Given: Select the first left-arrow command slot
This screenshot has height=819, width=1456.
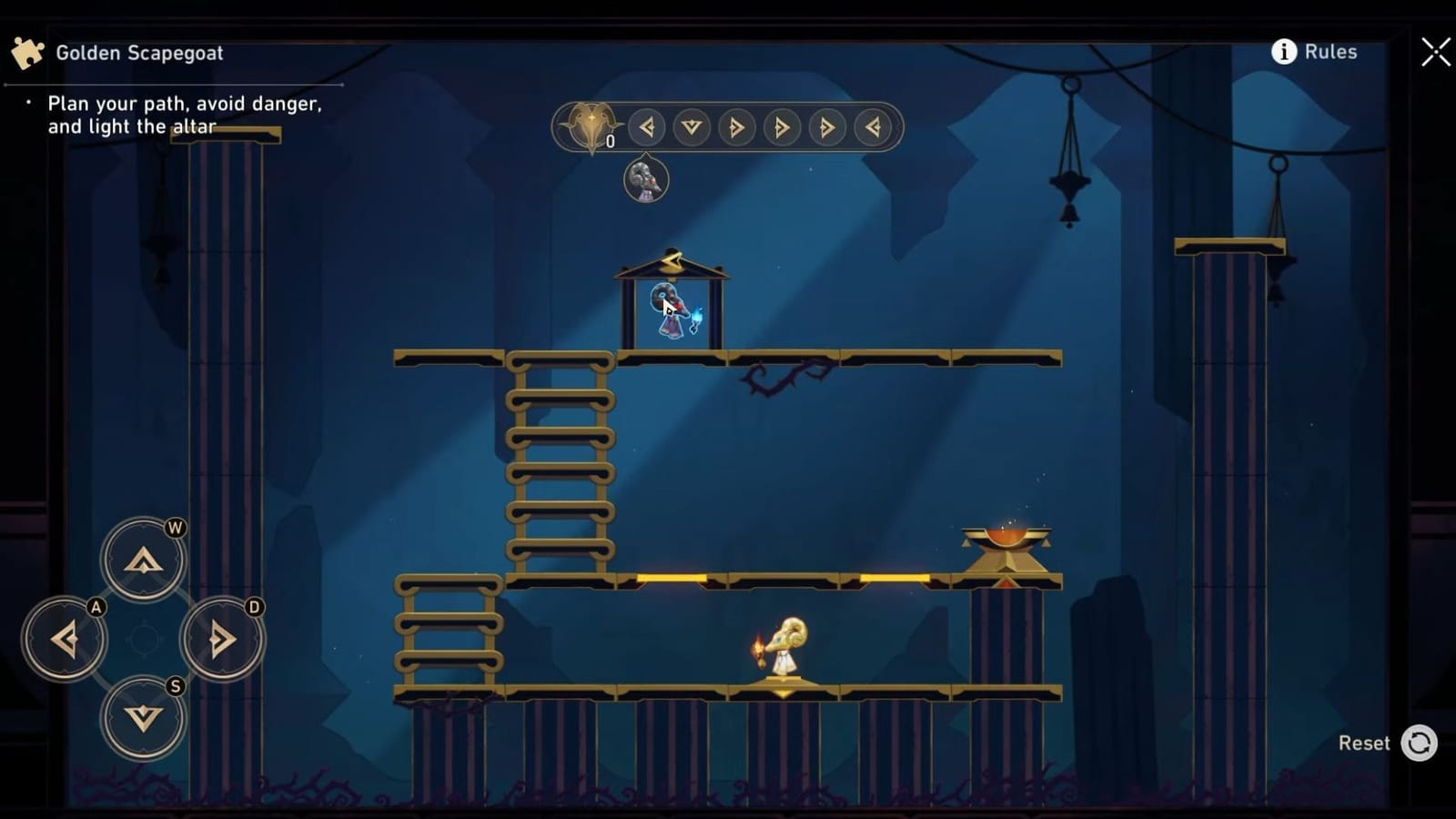Looking at the screenshot, I should click(648, 127).
